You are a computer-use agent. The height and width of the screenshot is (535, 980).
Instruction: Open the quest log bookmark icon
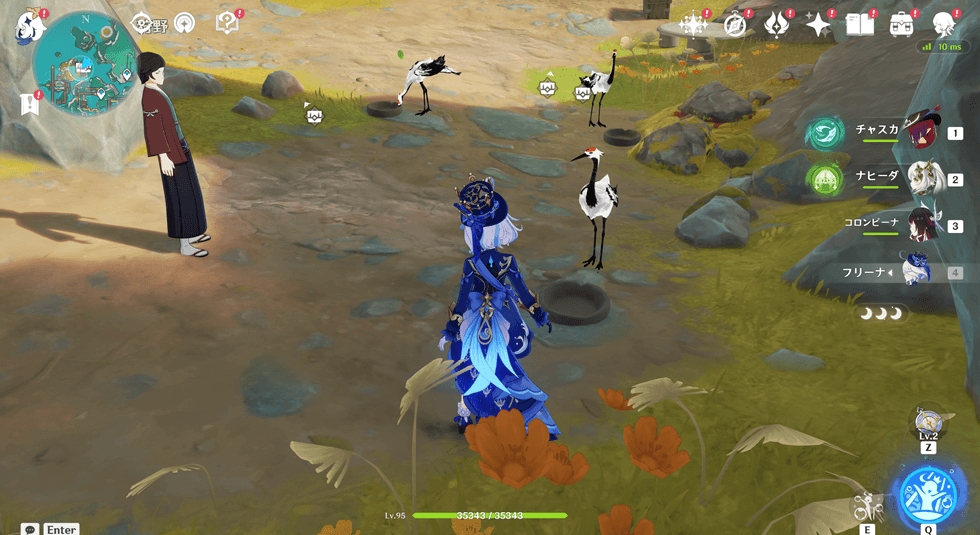click(30, 103)
